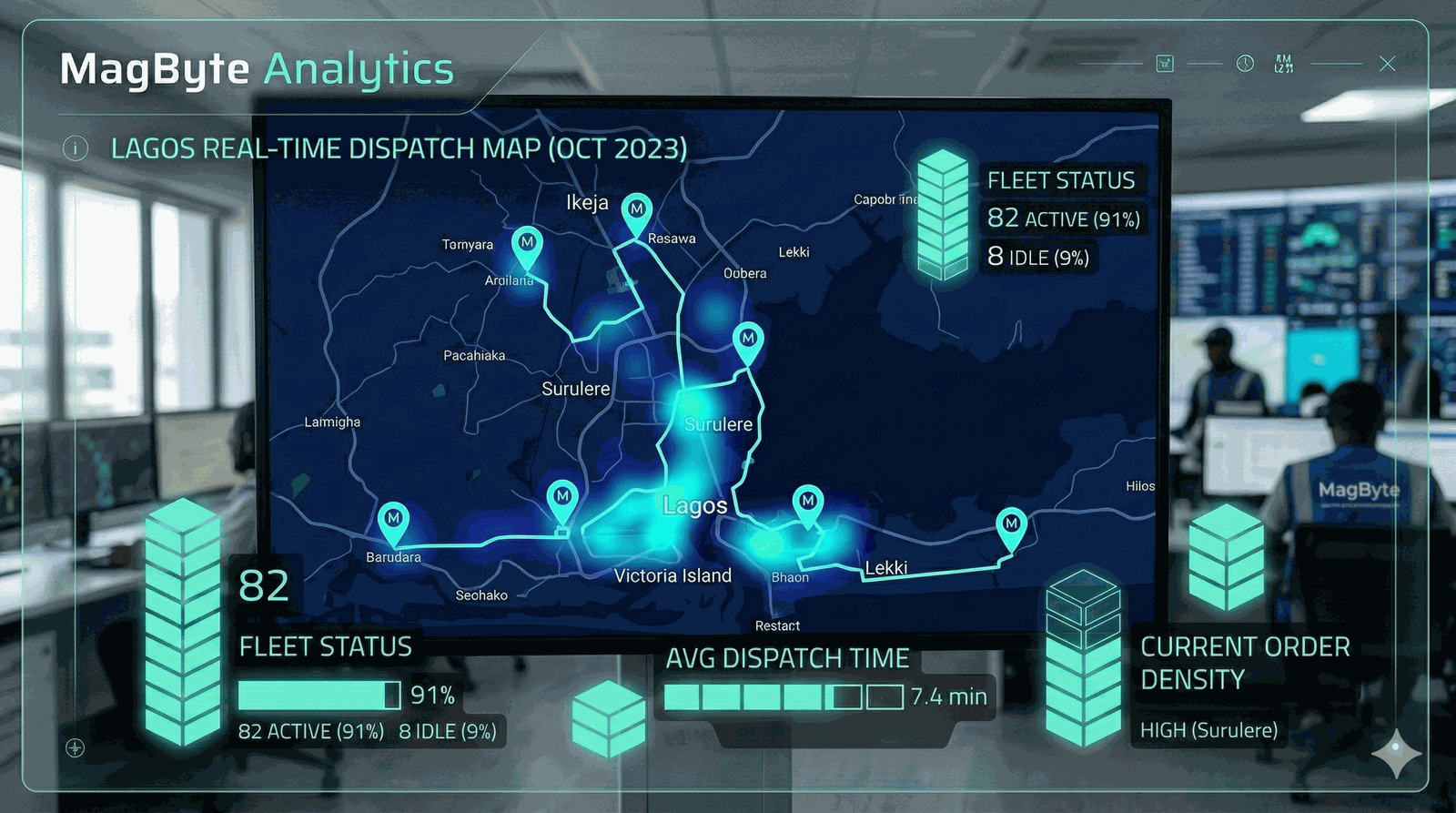Select the map pin beside Ikeja

click(637, 210)
